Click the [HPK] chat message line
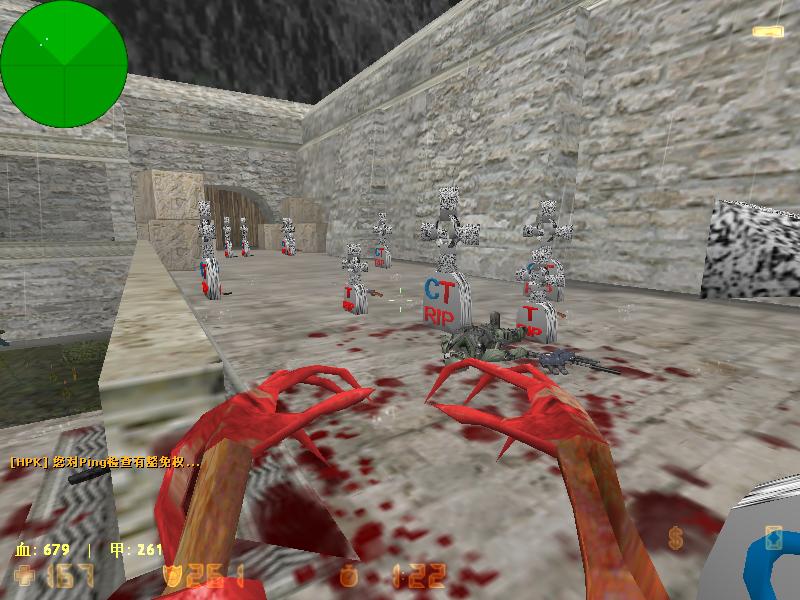 [105, 462]
